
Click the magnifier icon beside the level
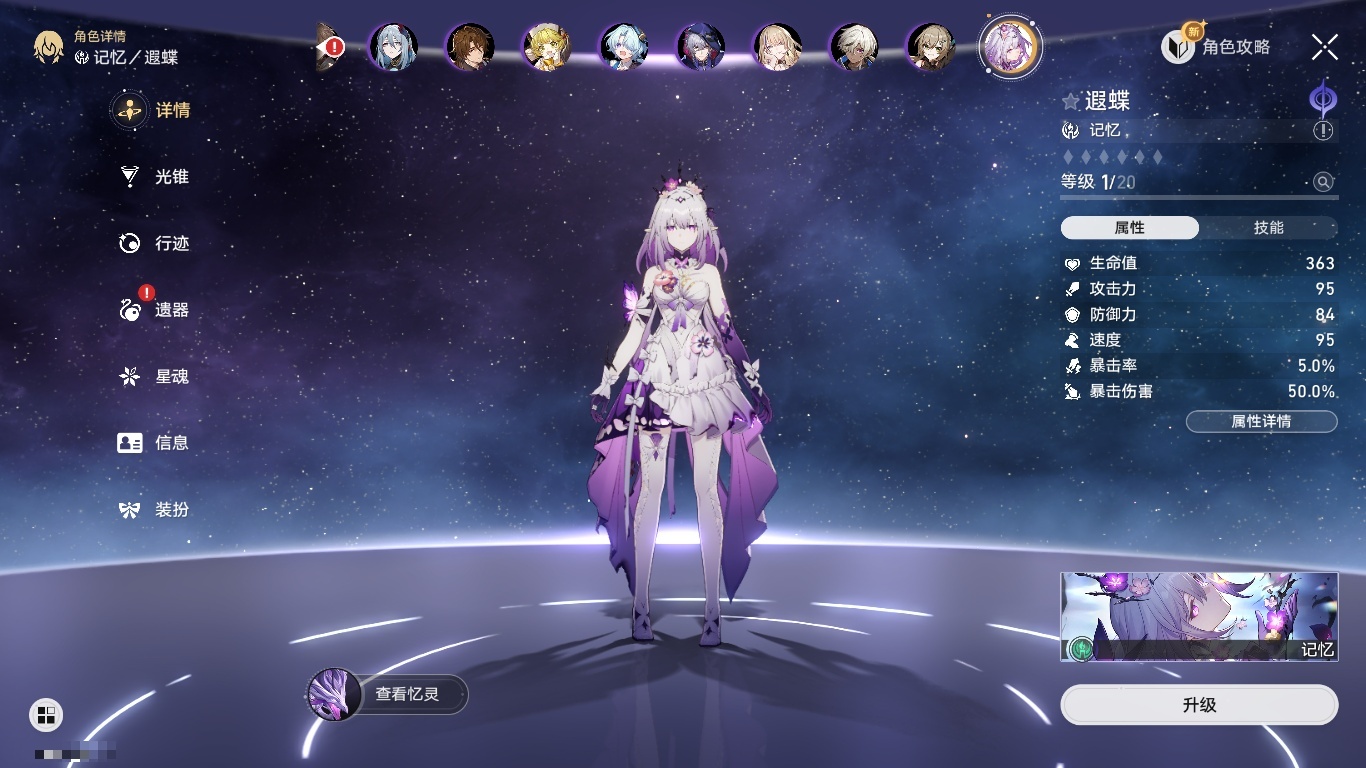pyautogui.click(x=1323, y=182)
